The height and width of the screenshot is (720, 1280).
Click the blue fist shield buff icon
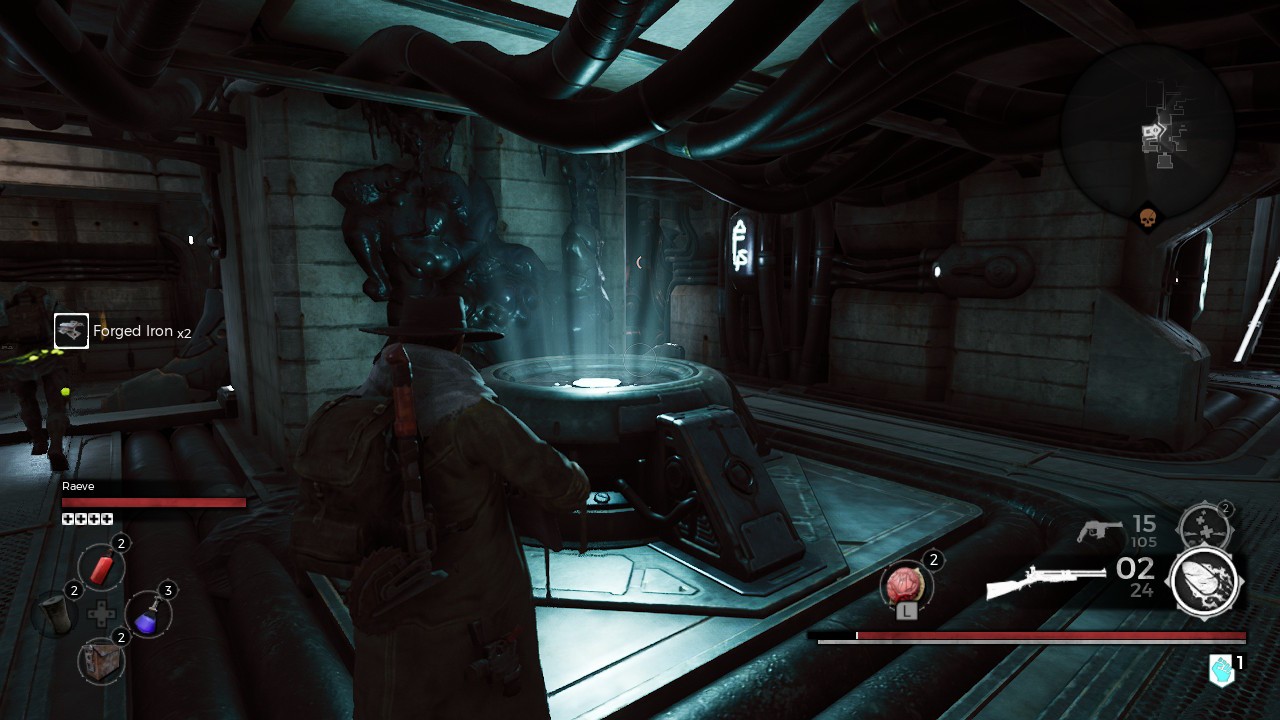(1221, 670)
